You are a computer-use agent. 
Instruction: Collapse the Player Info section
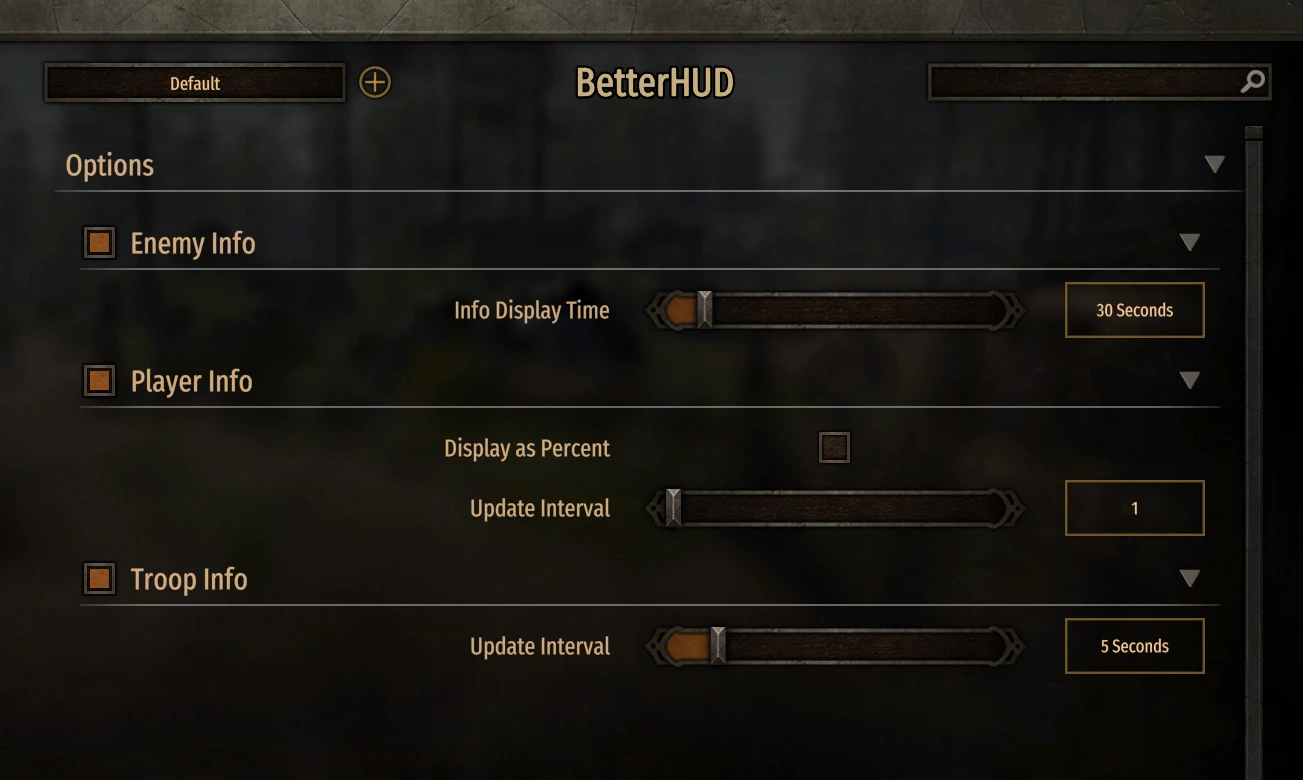(x=1190, y=380)
